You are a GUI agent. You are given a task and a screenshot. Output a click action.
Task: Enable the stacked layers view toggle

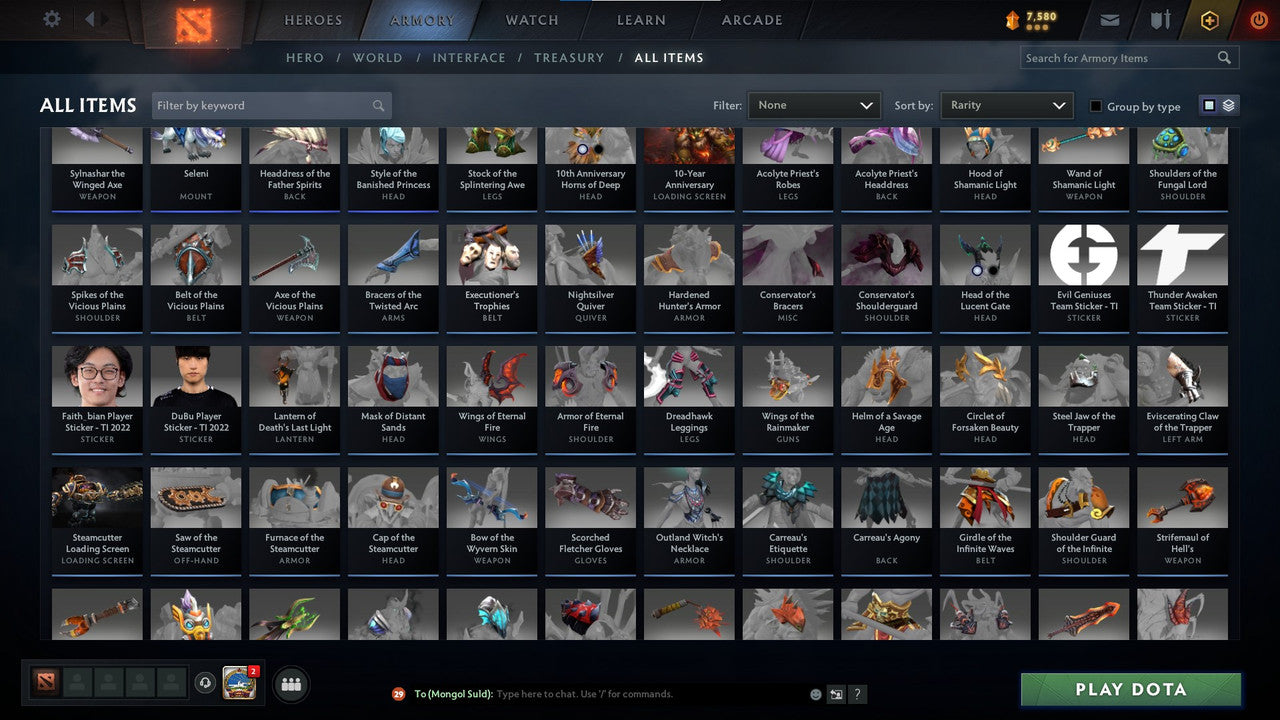1228,104
